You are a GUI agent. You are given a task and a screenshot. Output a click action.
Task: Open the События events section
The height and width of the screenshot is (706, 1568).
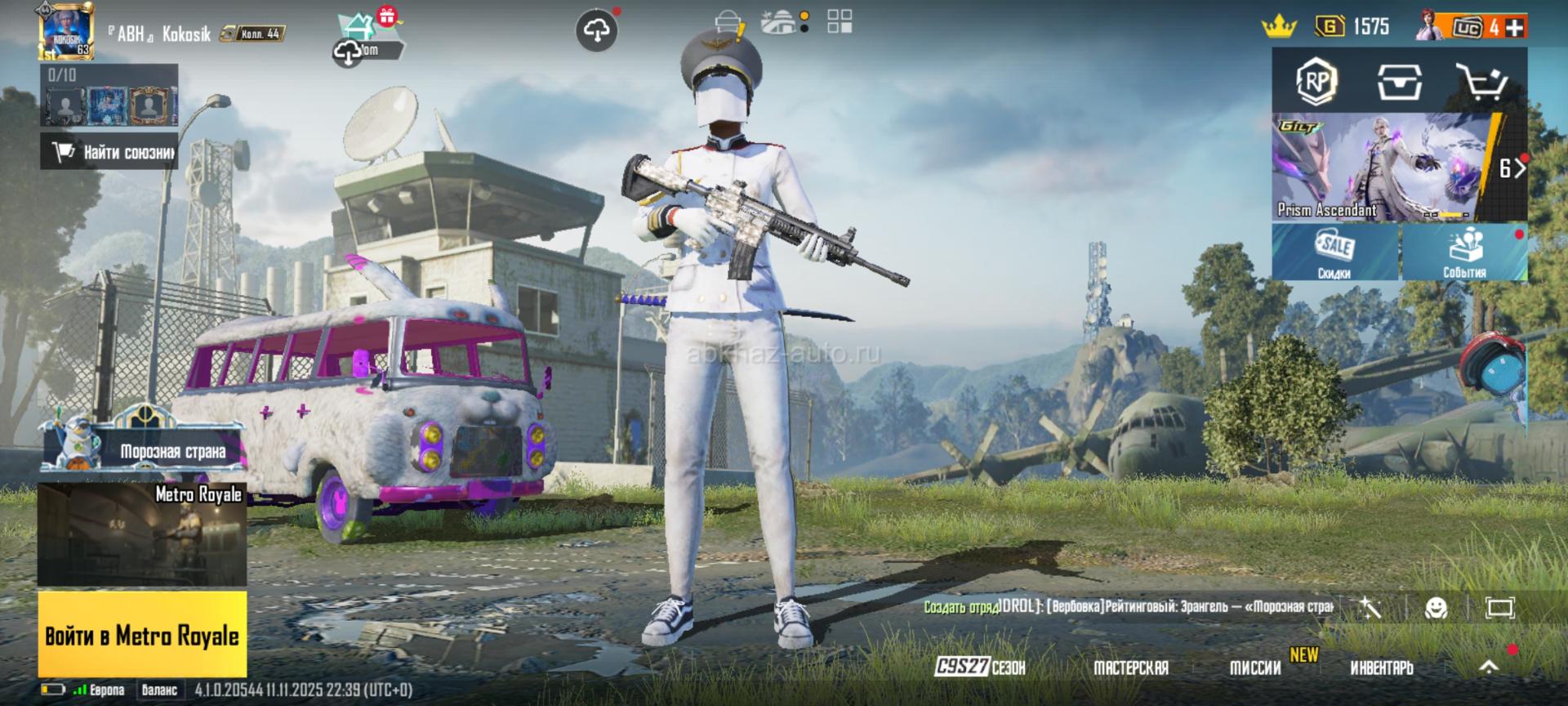[x=1464, y=252]
